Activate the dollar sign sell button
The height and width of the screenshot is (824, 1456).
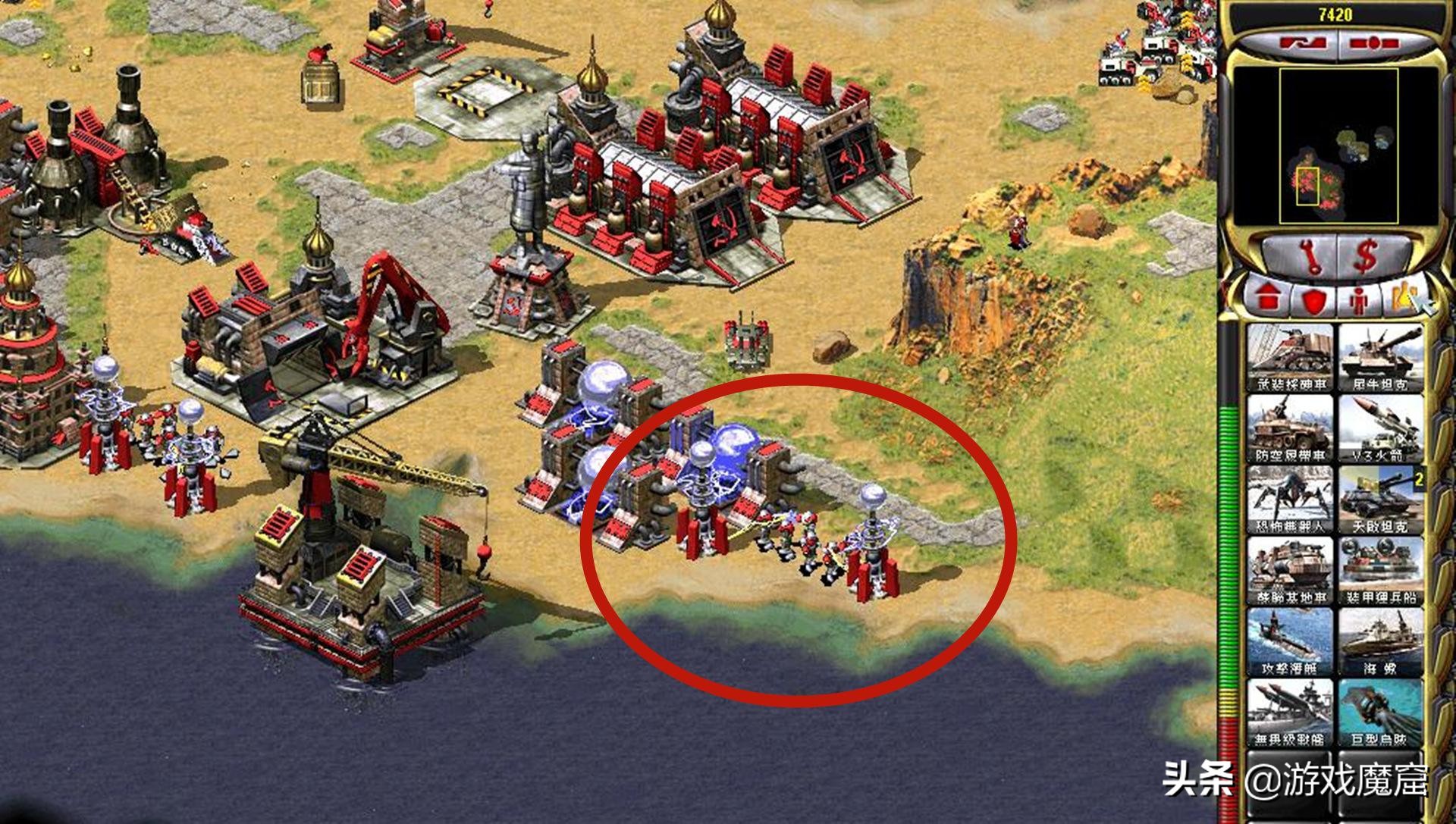tap(1367, 256)
